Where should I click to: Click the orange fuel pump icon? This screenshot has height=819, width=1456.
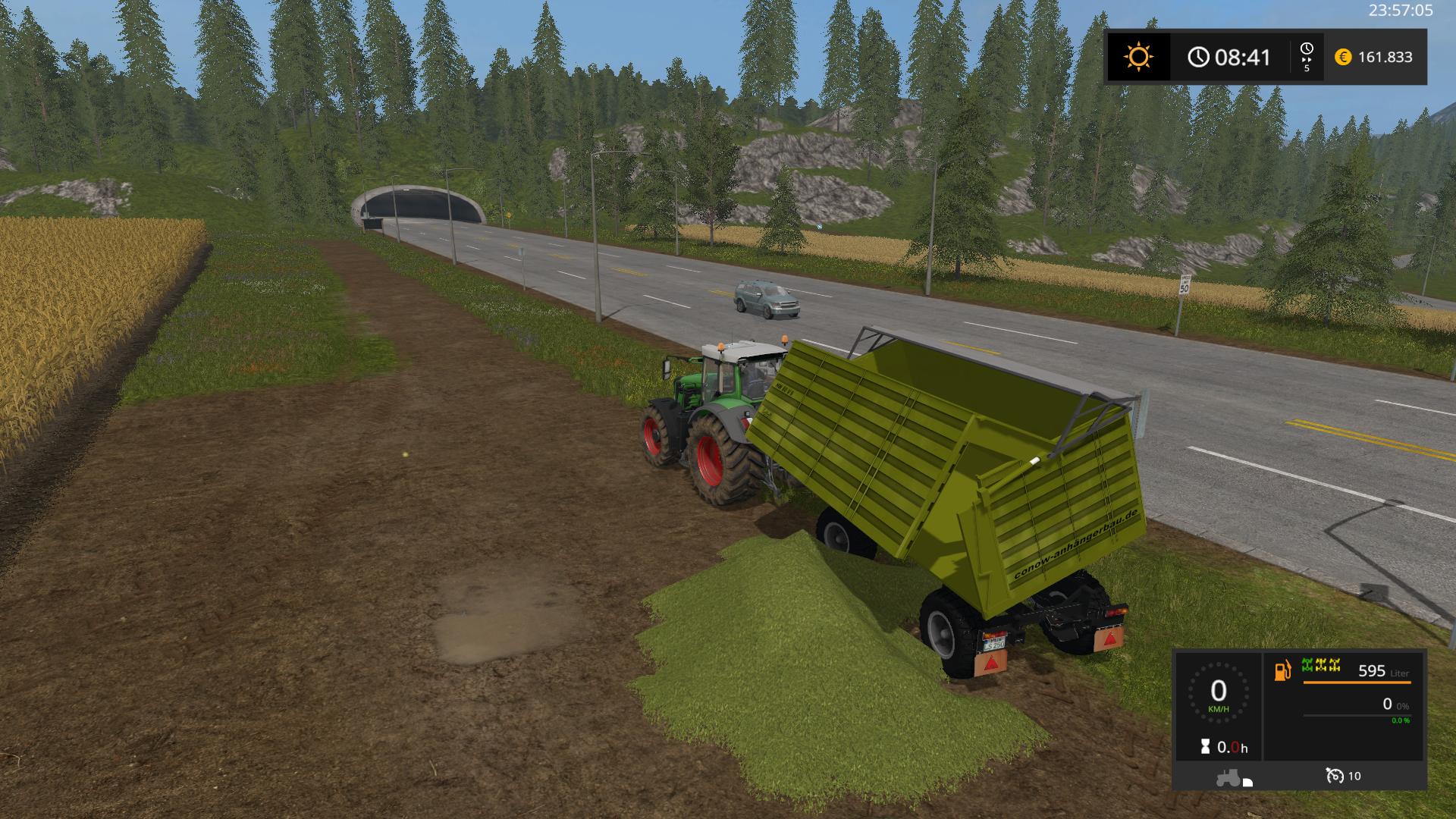pyautogui.click(x=1282, y=671)
